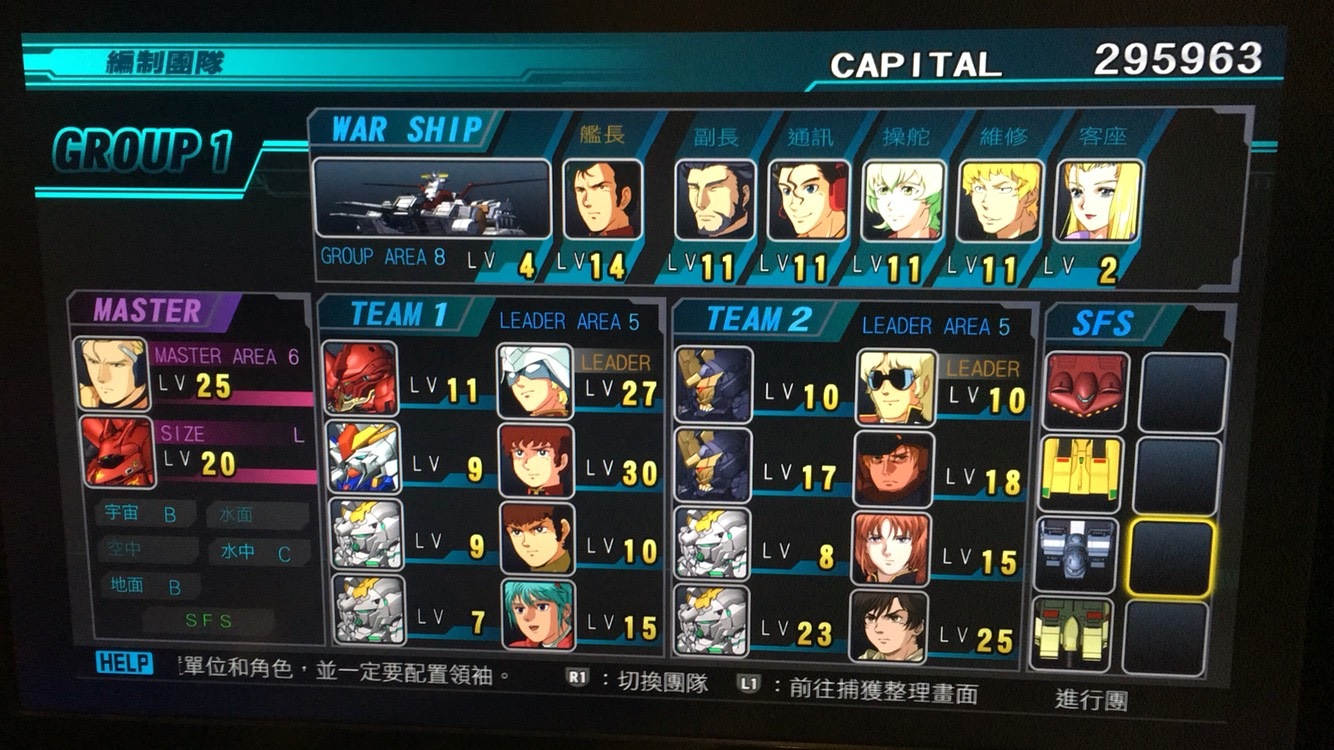
Task: Pick the masked Team 1 leader pilot
Action: 536,381
